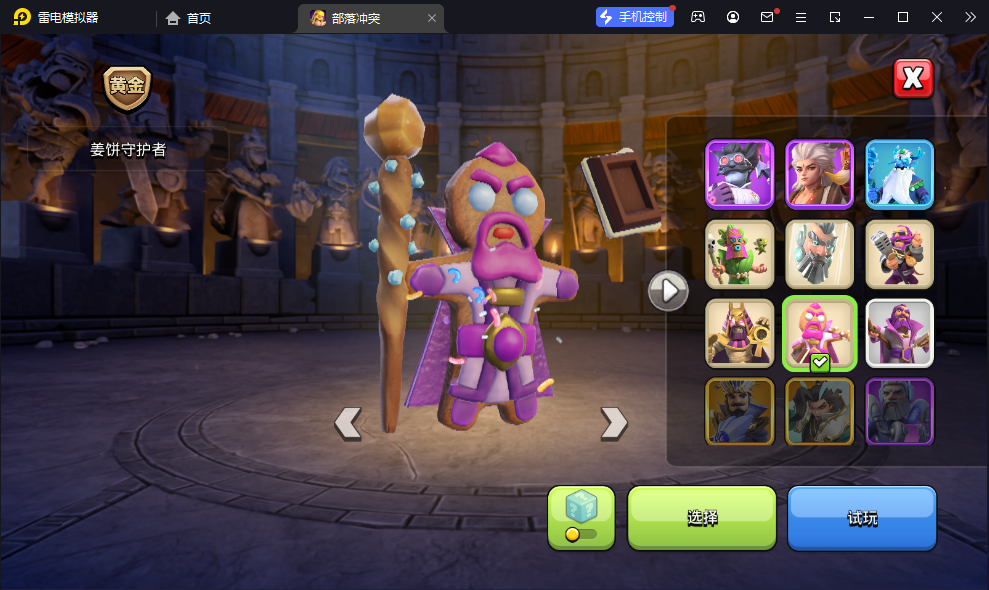Select the pink gingerbread warden skin
989x590 pixels.
coord(819,333)
